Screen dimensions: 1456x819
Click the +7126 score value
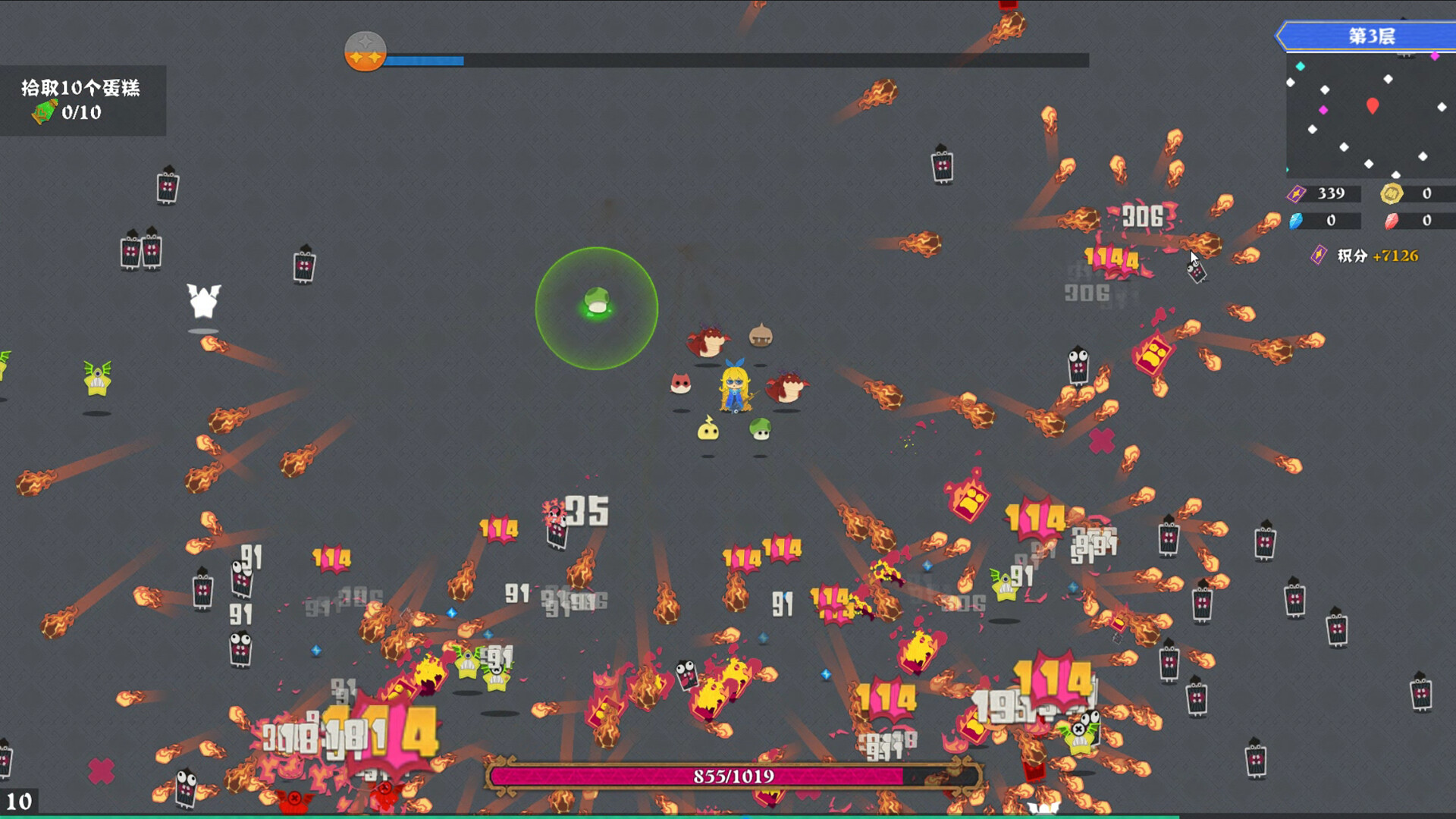pyautogui.click(x=1398, y=256)
